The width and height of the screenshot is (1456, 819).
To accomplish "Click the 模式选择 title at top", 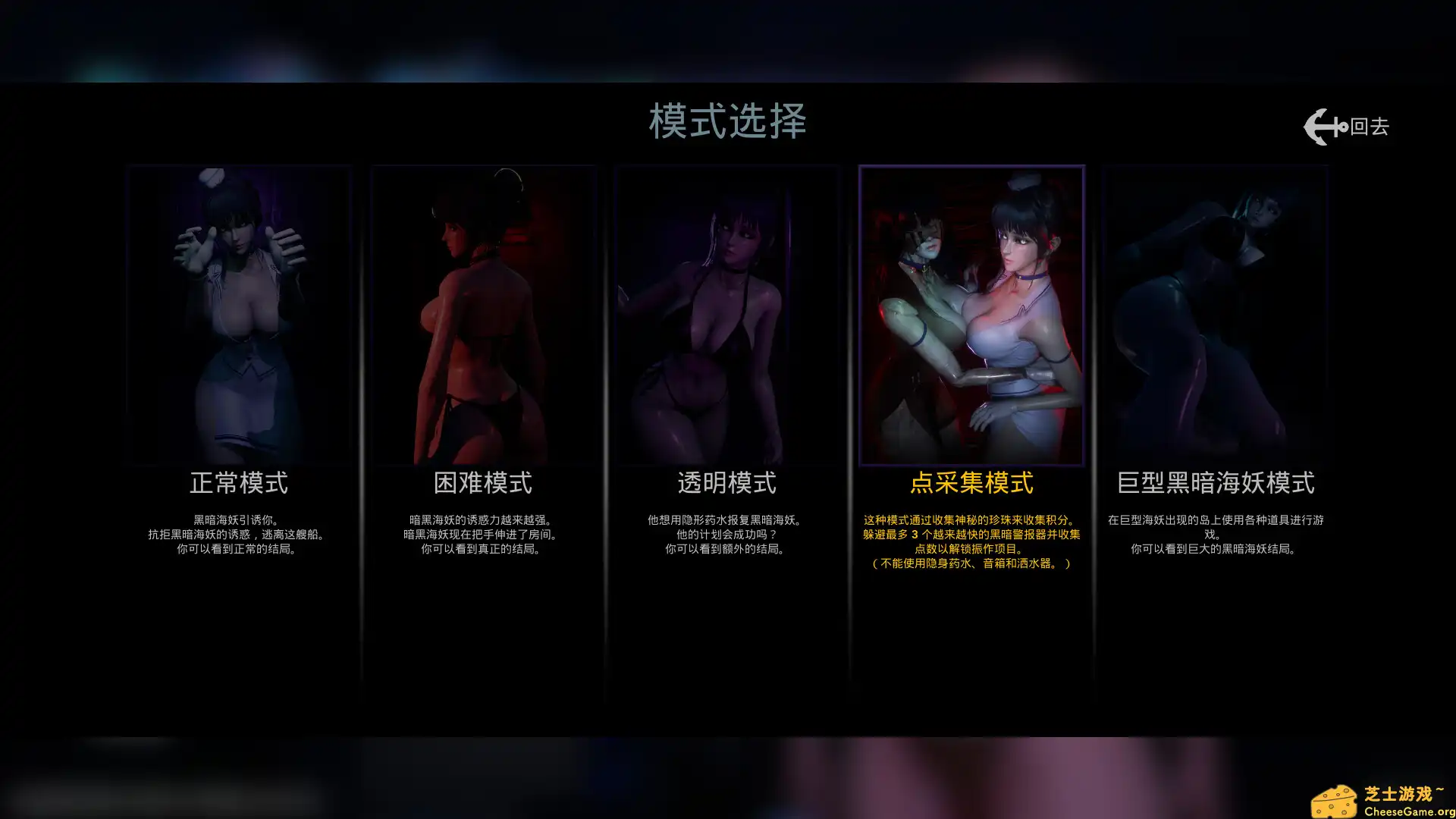I will 727,120.
